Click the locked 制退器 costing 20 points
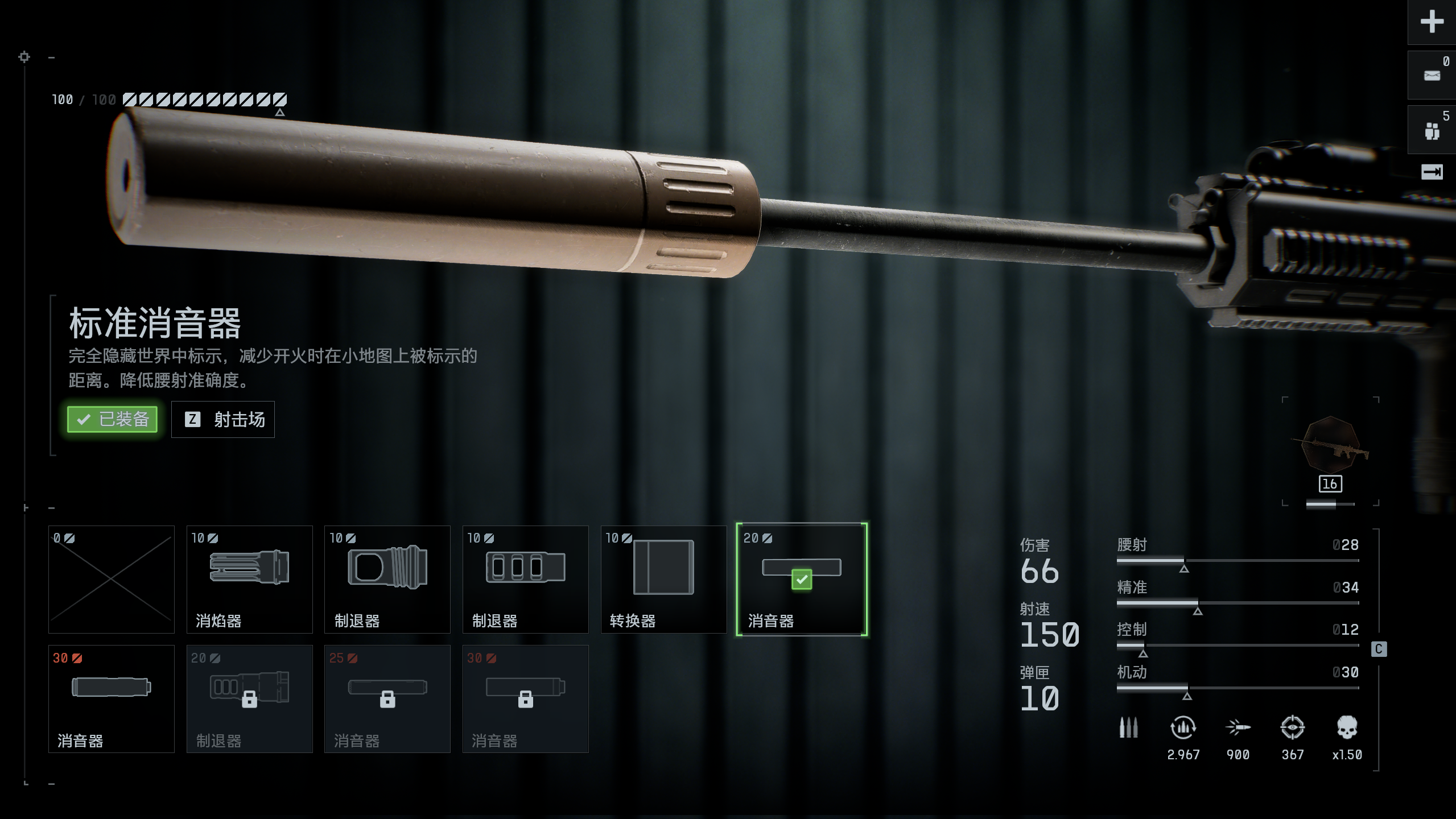This screenshot has height=819, width=1456. 249,698
